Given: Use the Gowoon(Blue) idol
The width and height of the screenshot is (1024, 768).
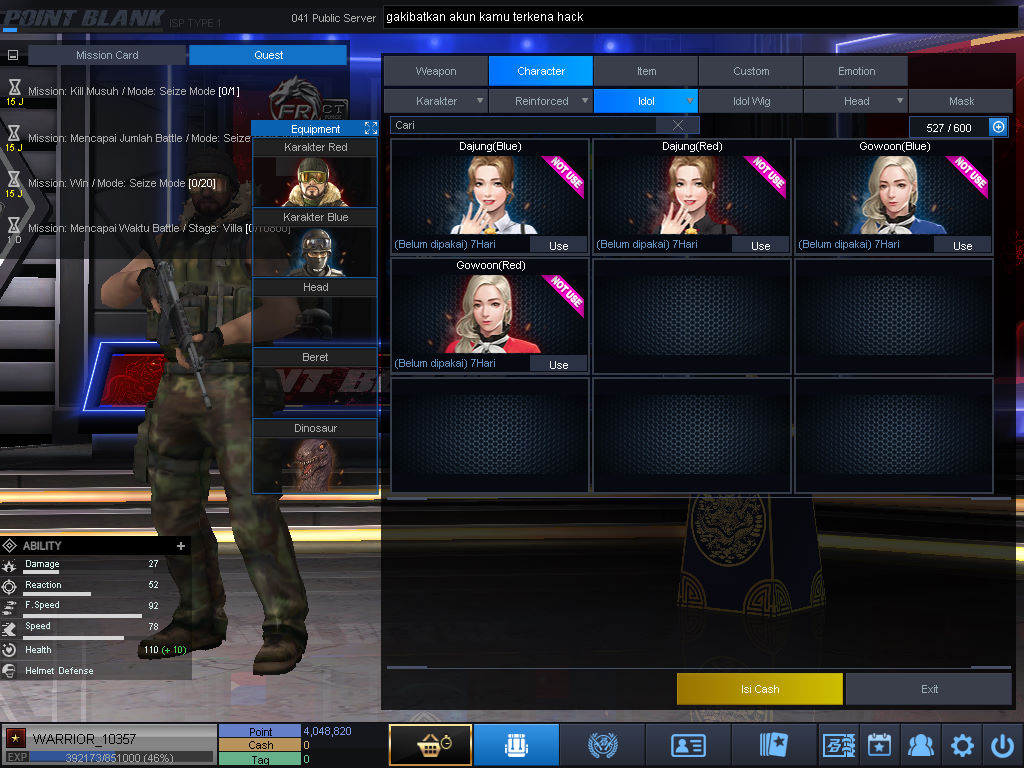Looking at the screenshot, I should (962, 245).
